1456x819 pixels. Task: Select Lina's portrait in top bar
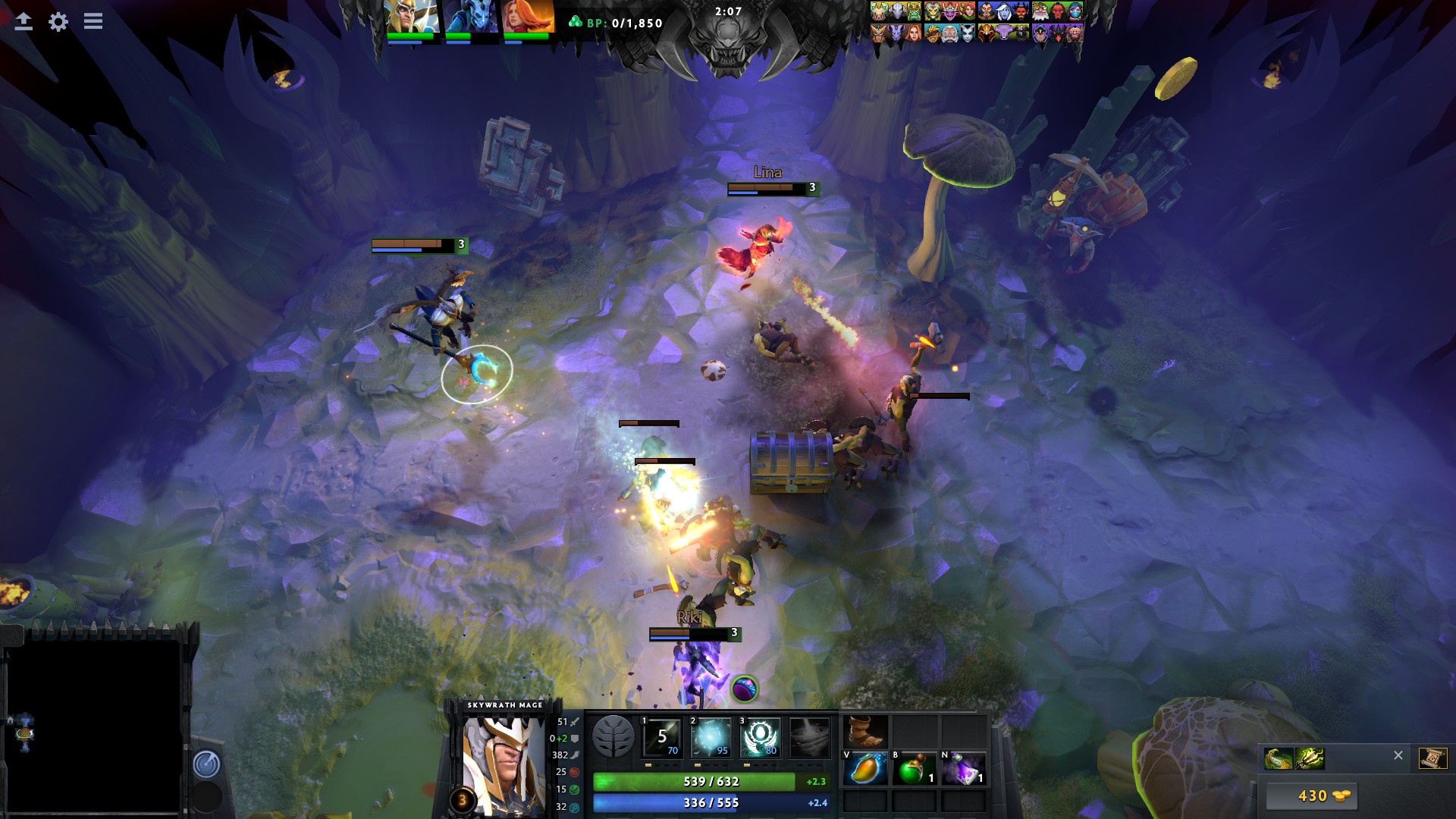pyautogui.click(x=528, y=17)
